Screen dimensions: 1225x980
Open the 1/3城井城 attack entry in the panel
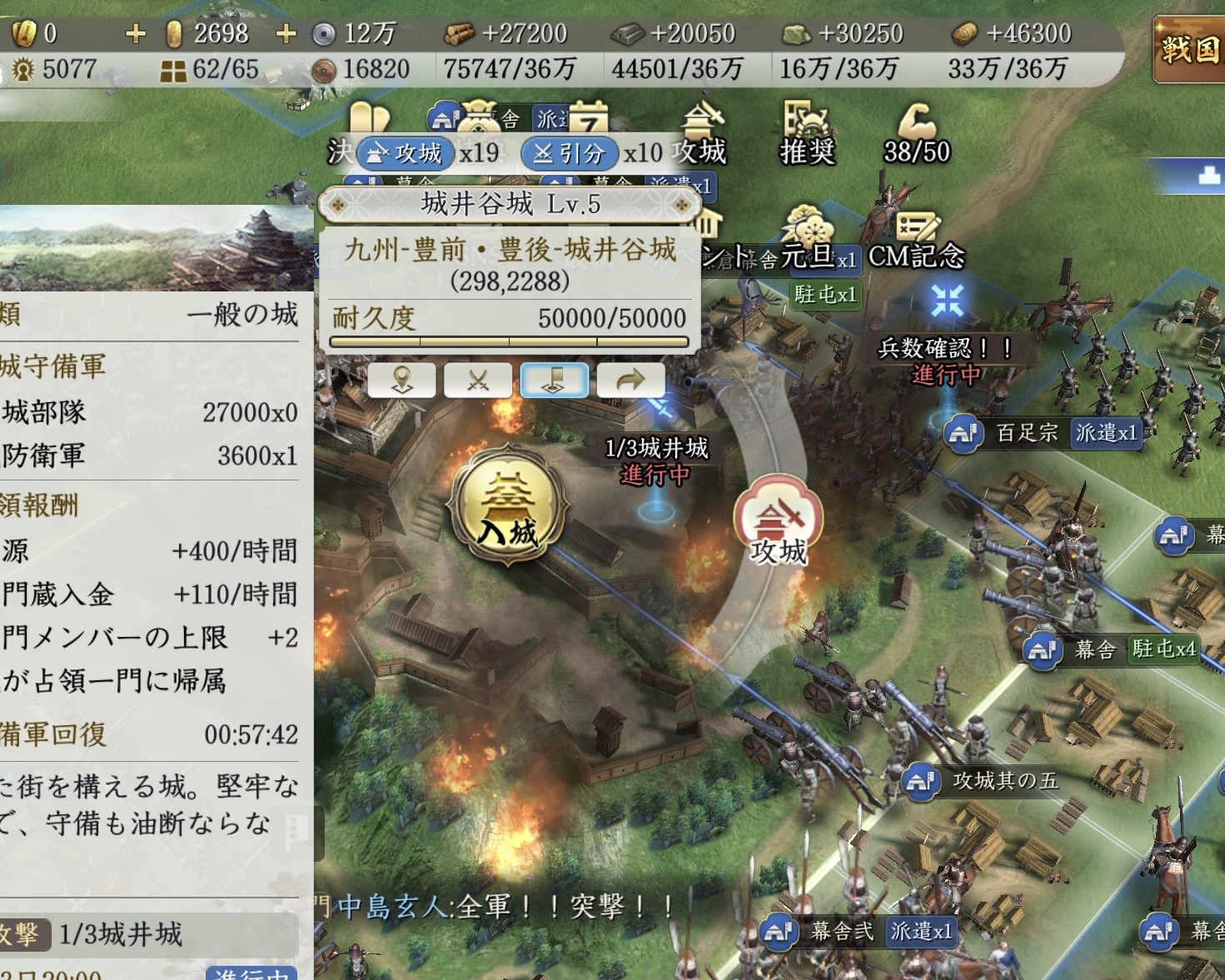[x=121, y=934]
